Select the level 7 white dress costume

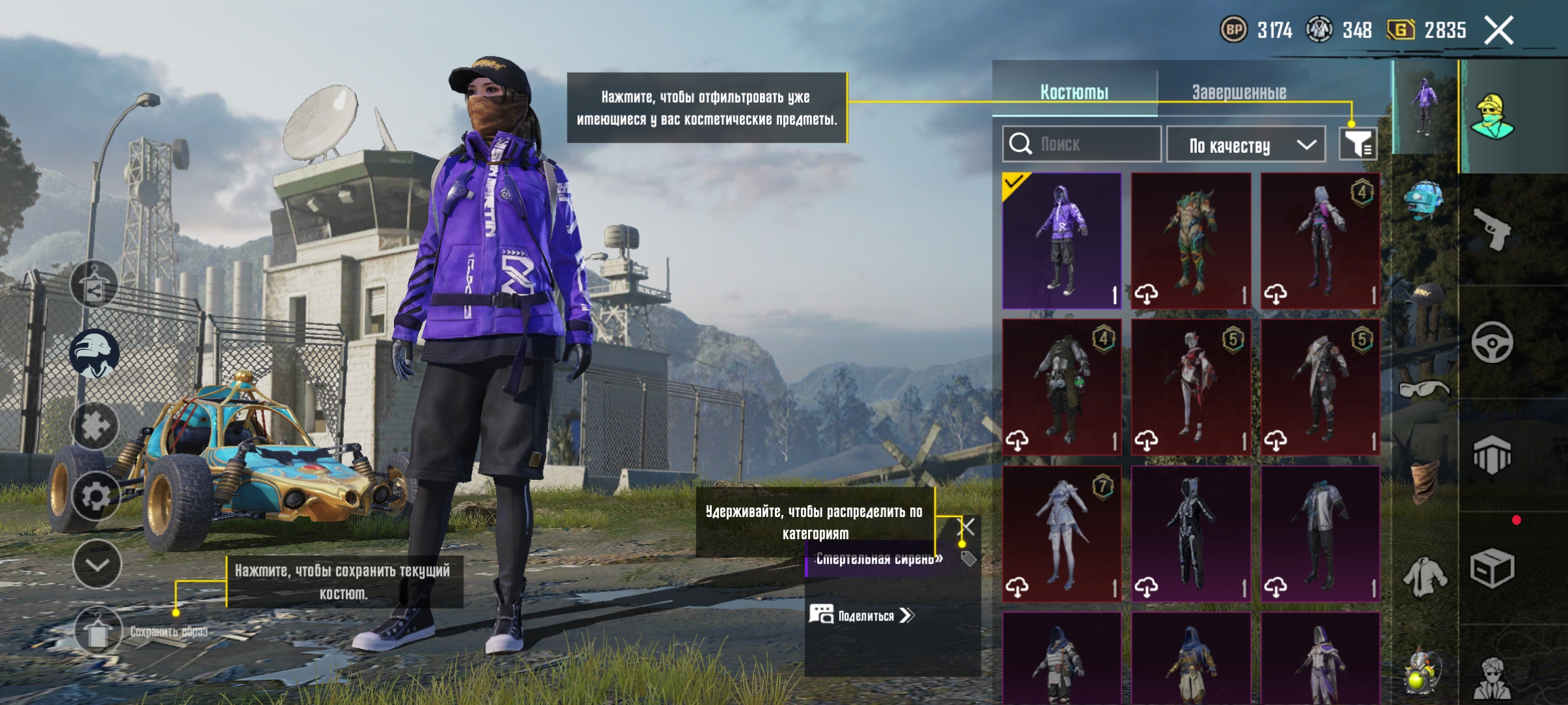(x=1062, y=533)
